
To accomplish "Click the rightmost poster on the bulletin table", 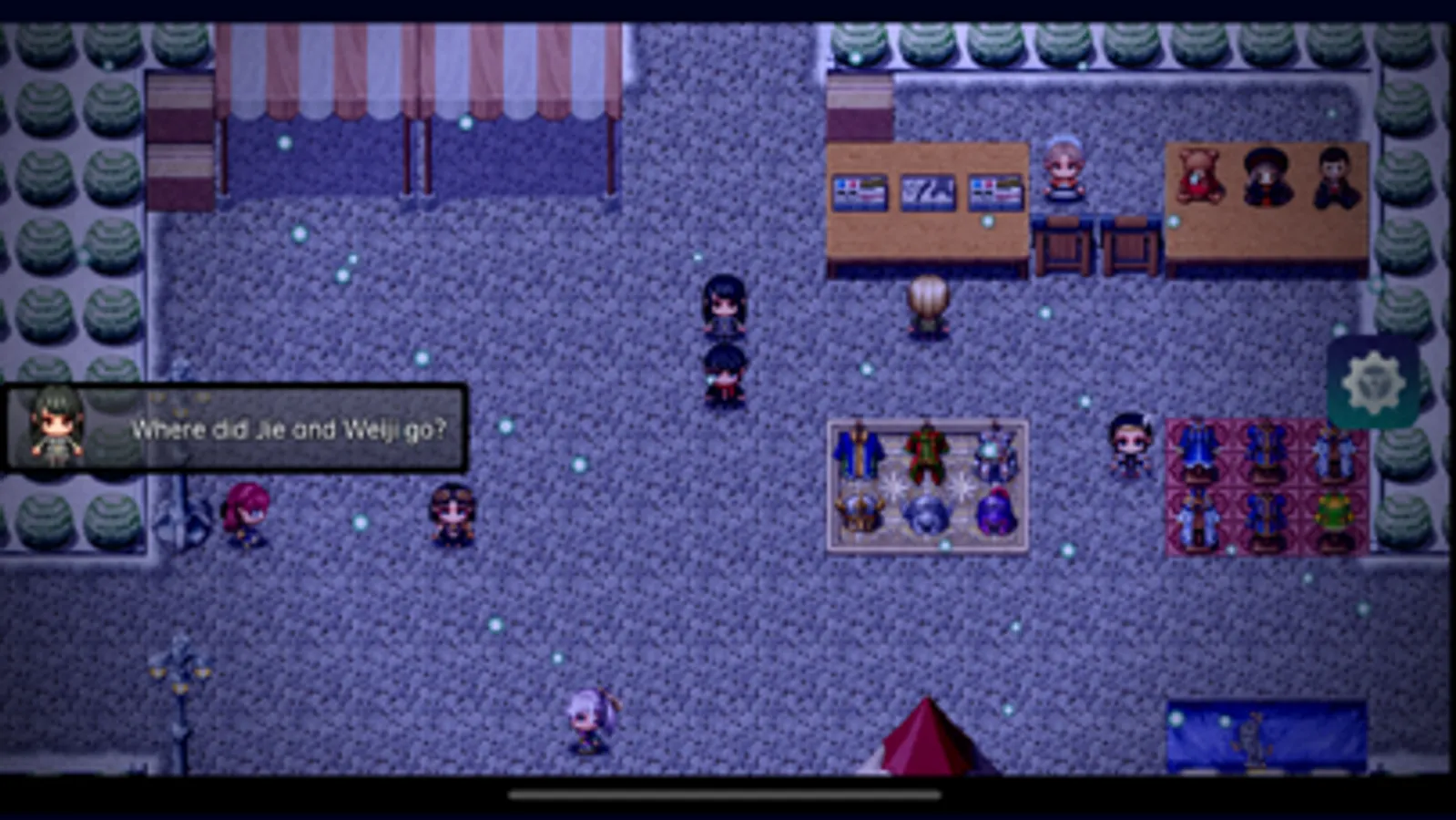I will pos(995,191).
